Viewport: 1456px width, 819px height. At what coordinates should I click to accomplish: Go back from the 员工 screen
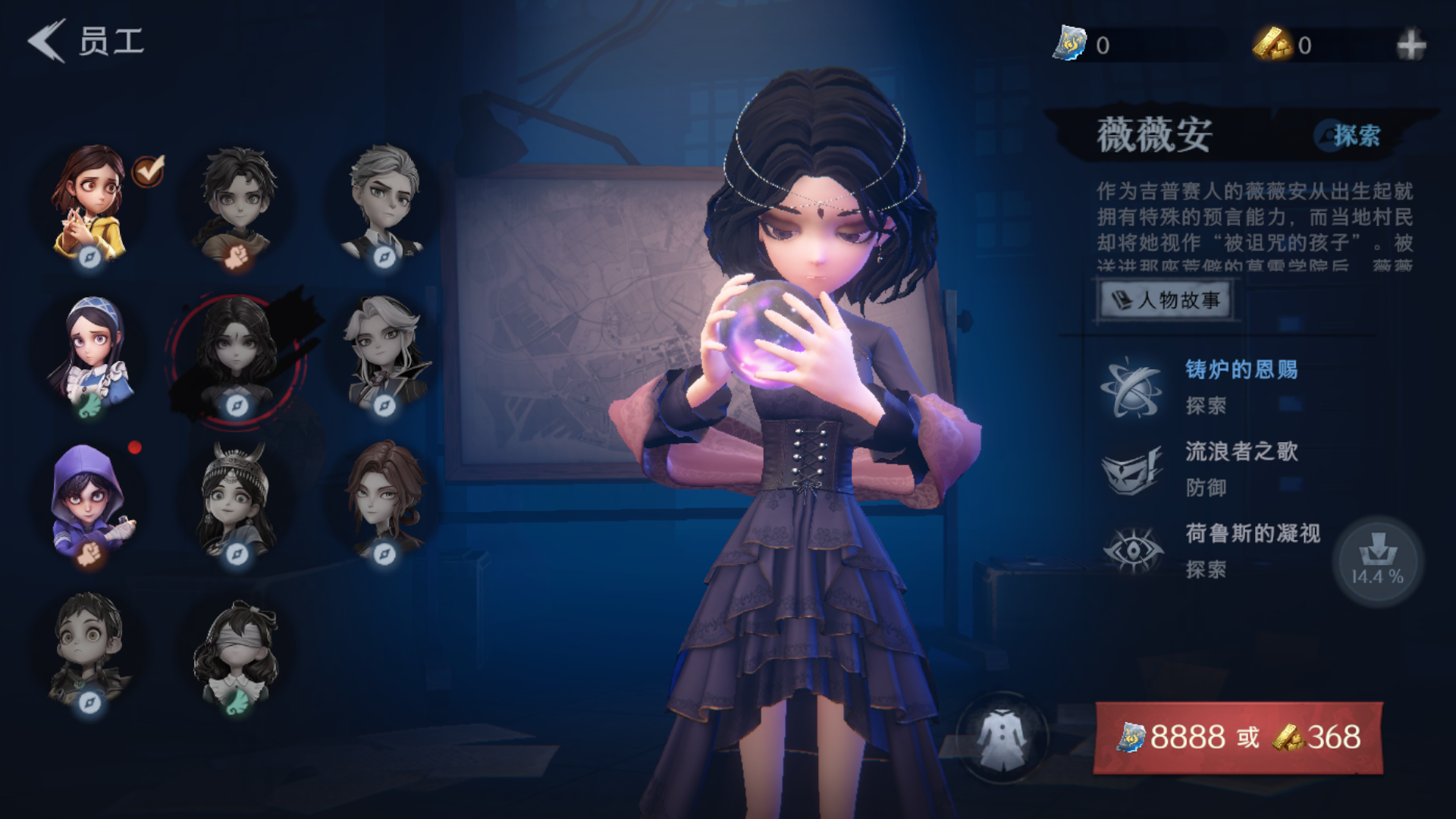pos(47,41)
